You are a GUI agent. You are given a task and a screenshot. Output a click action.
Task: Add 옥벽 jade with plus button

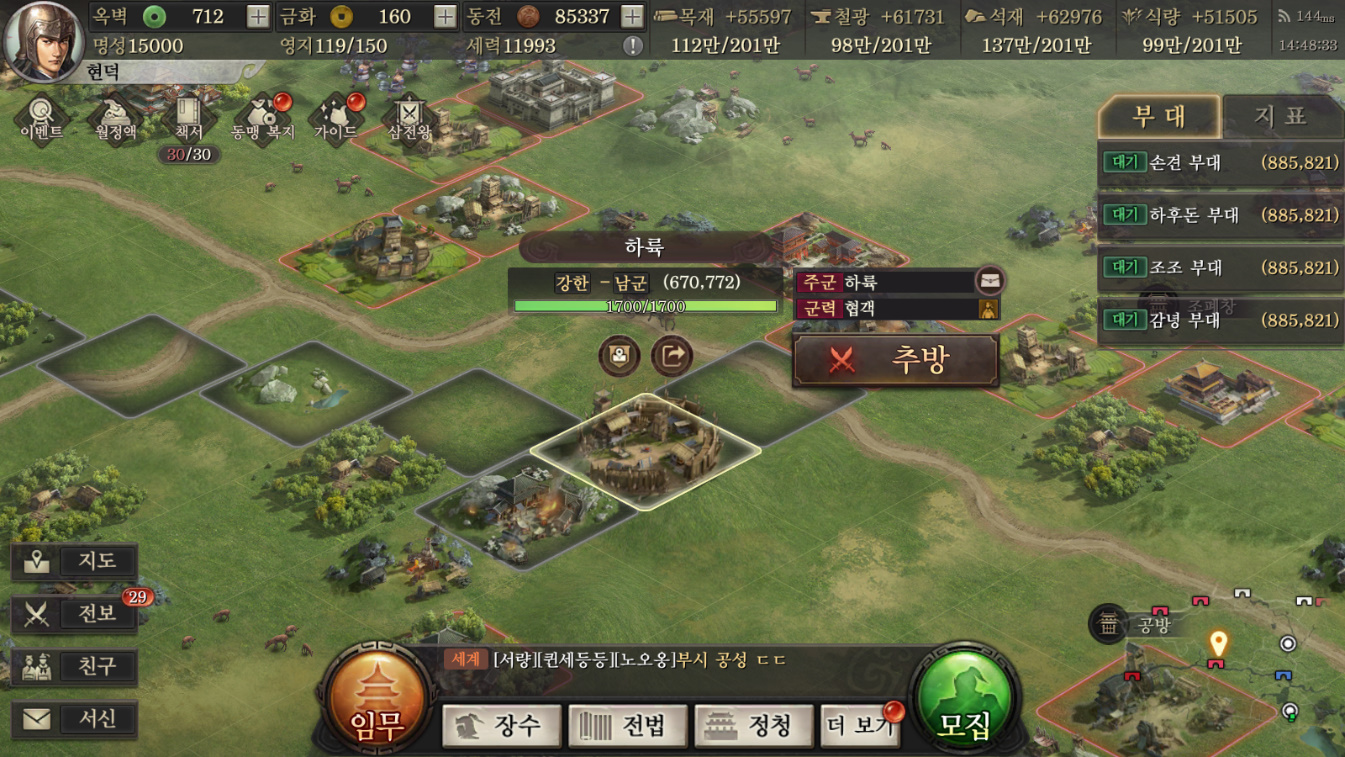[x=258, y=16]
